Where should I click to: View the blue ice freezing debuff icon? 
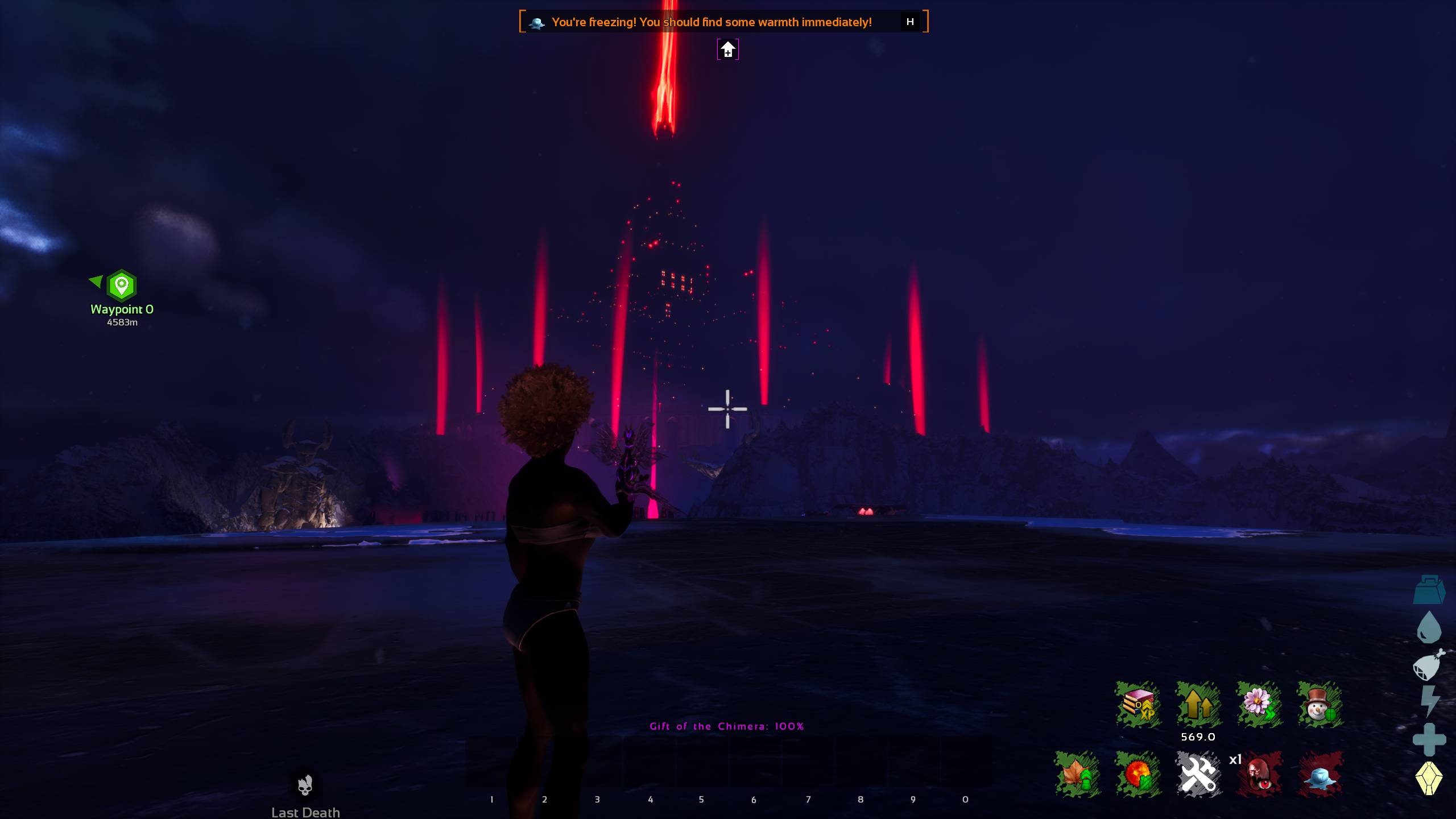(x=1320, y=774)
